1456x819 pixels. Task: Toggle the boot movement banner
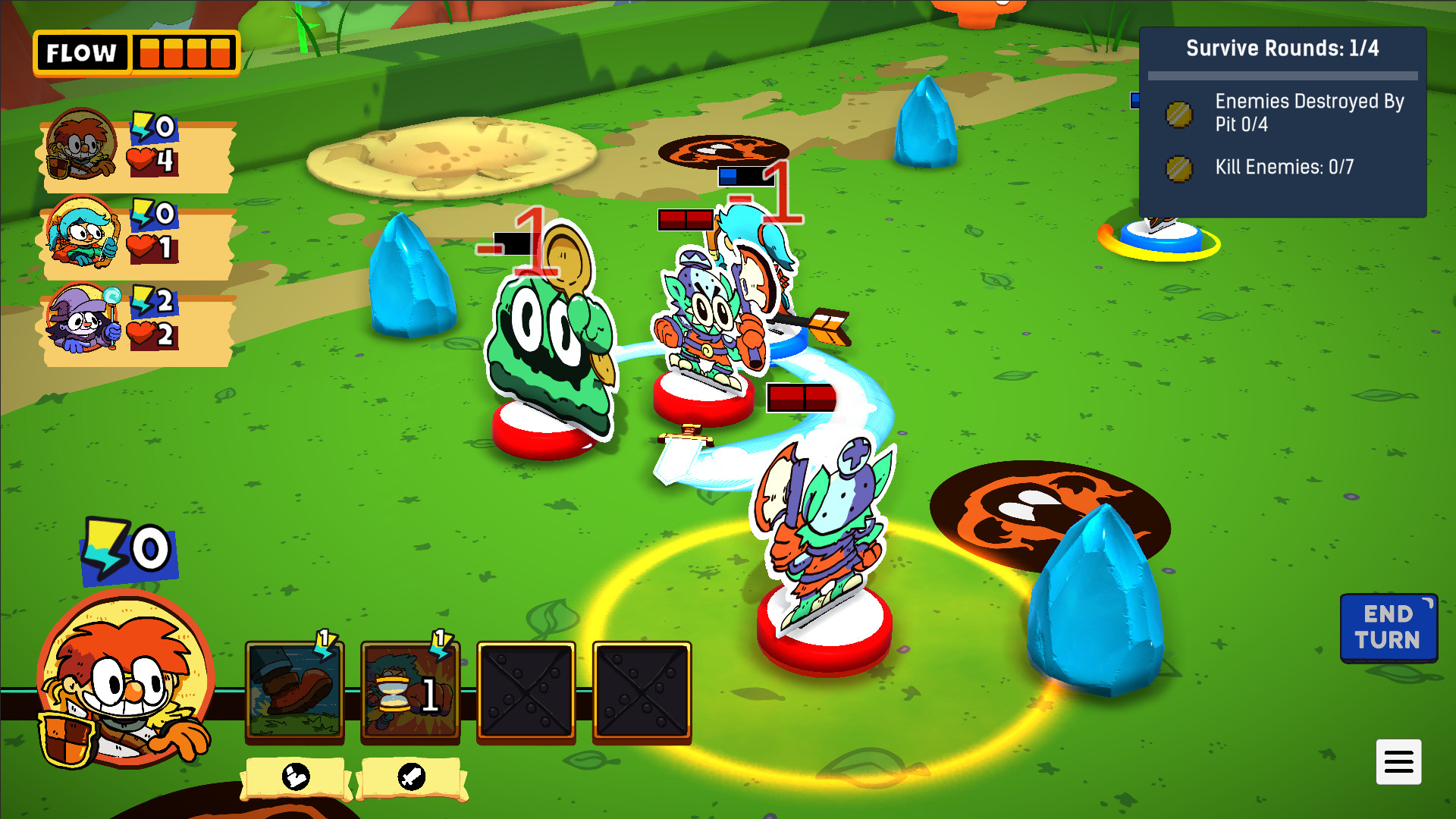[297, 777]
